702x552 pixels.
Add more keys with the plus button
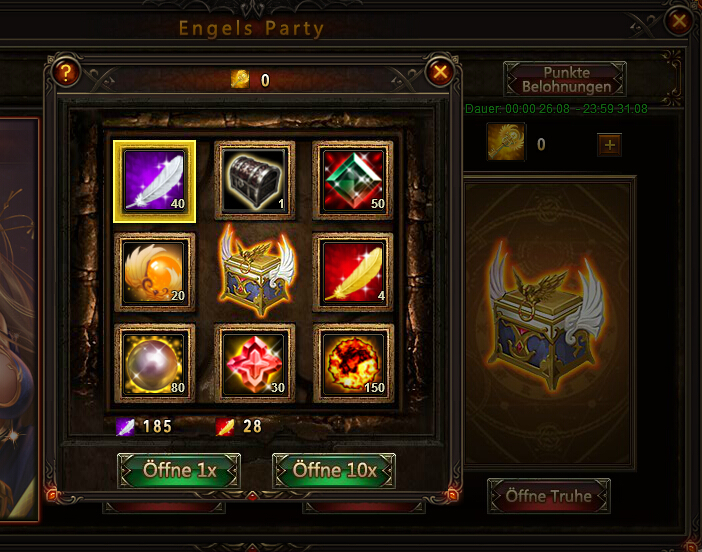pos(608,145)
